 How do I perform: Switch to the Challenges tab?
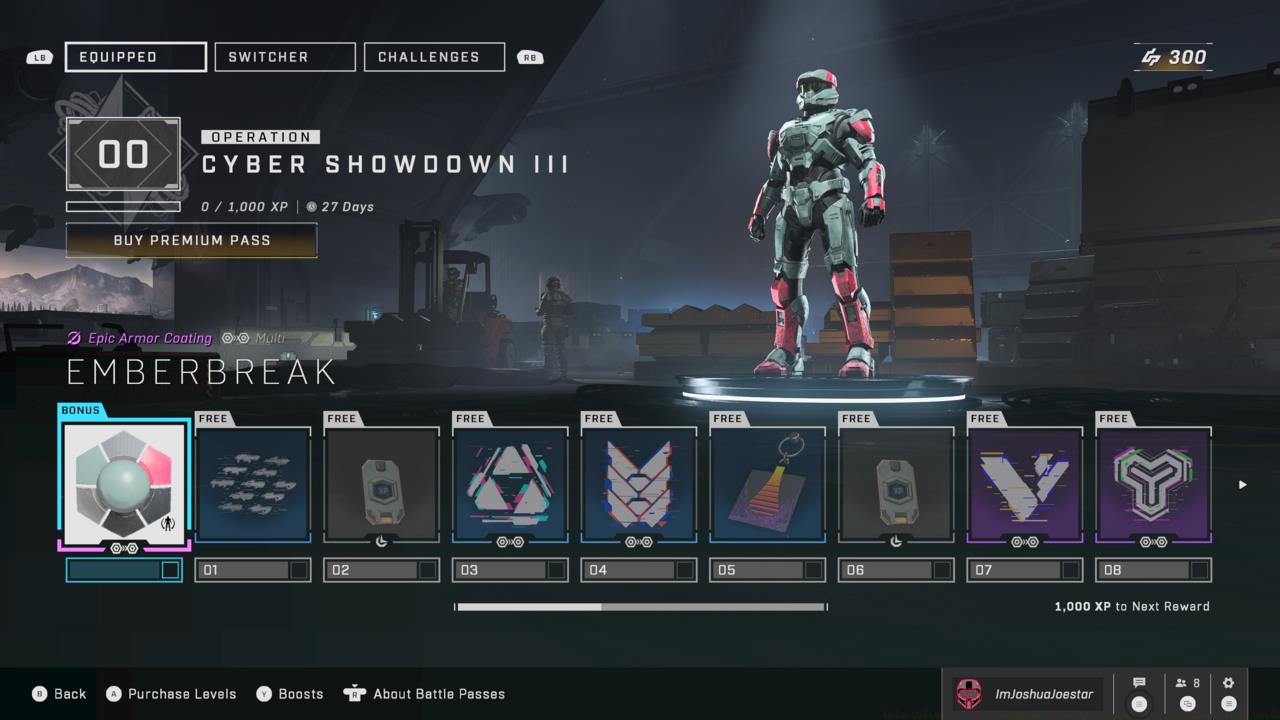434,56
